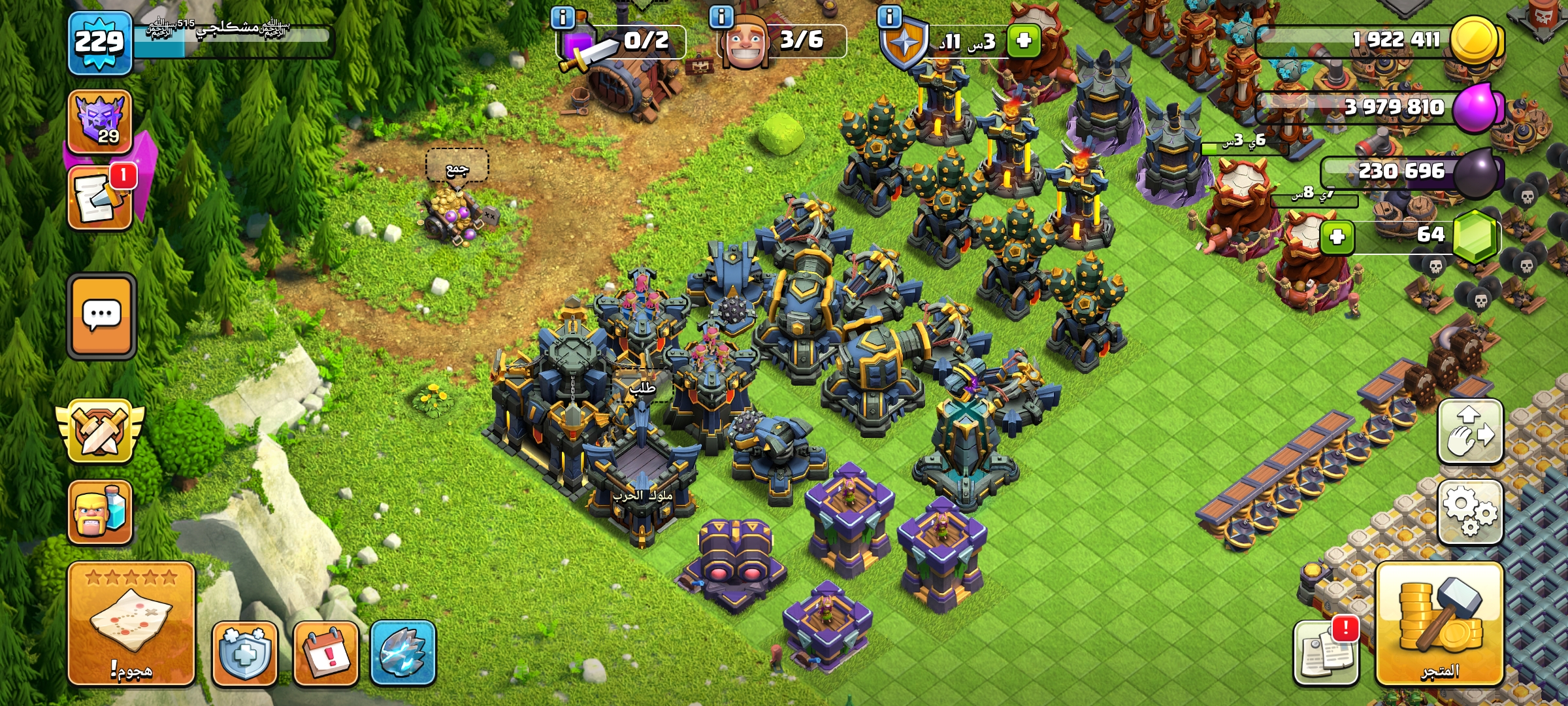Open the purple league badge numbered 29
The height and width of the screenshot is (706, 1568).
100,122
